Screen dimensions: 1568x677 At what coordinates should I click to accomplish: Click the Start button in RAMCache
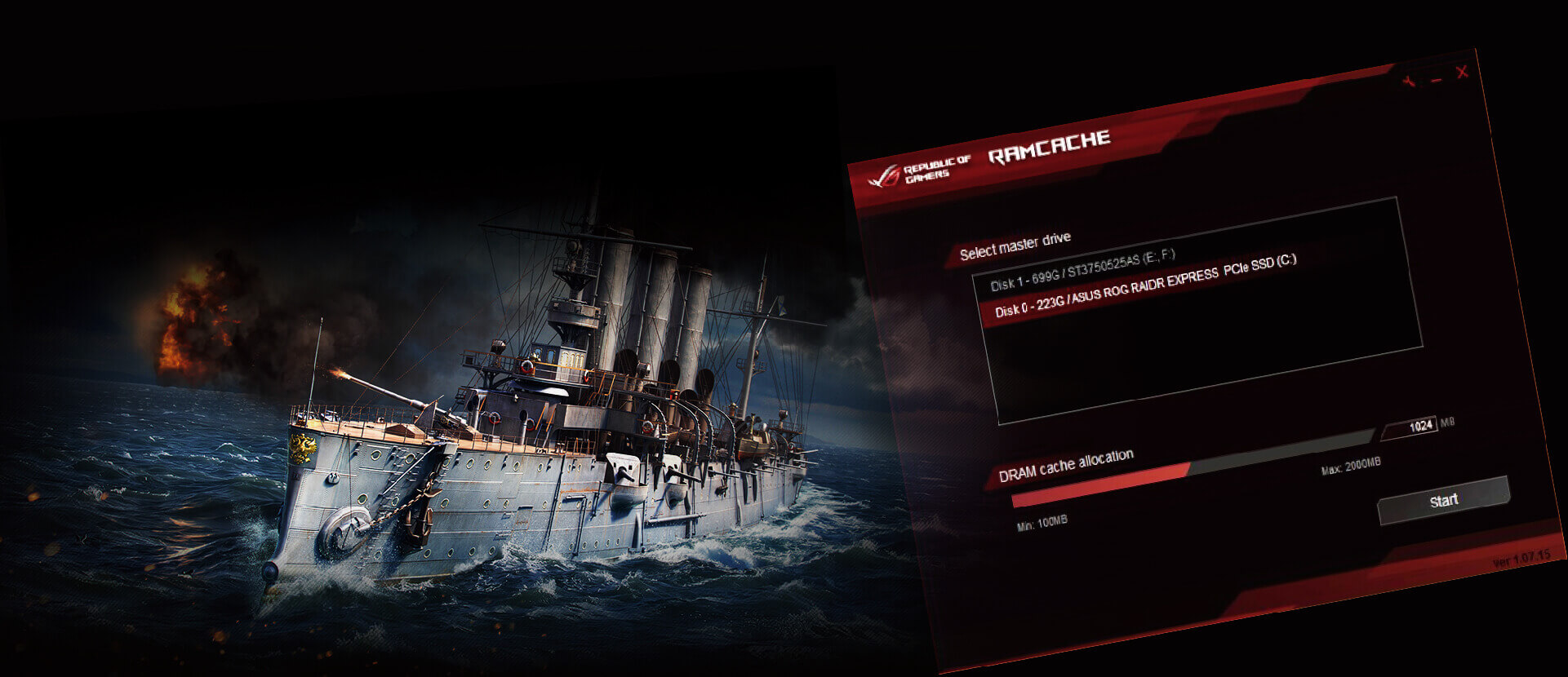coord(1443,500)
